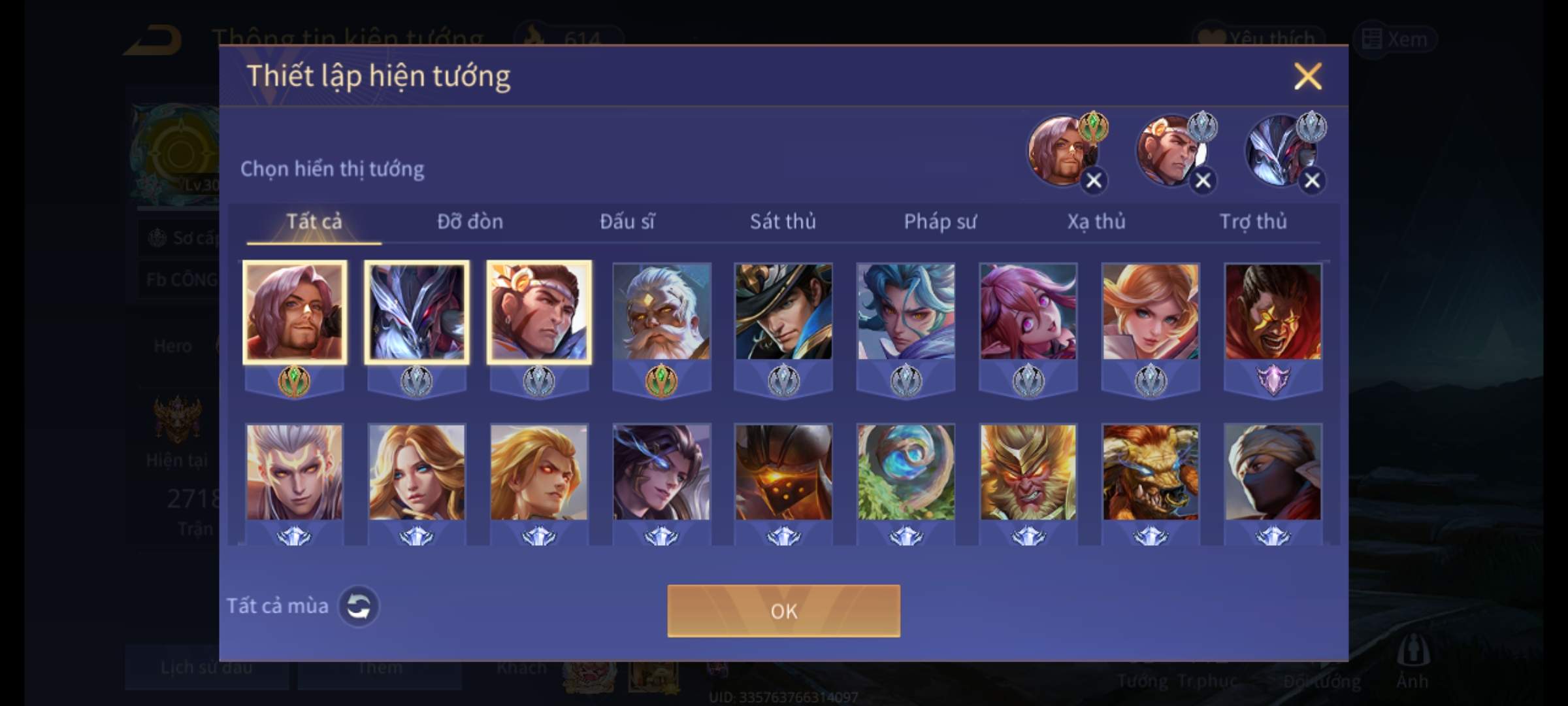This screenshot has height=706, width=1568.
Task: Filter heroes by Pháp sư
Action: tap(939, 222)
